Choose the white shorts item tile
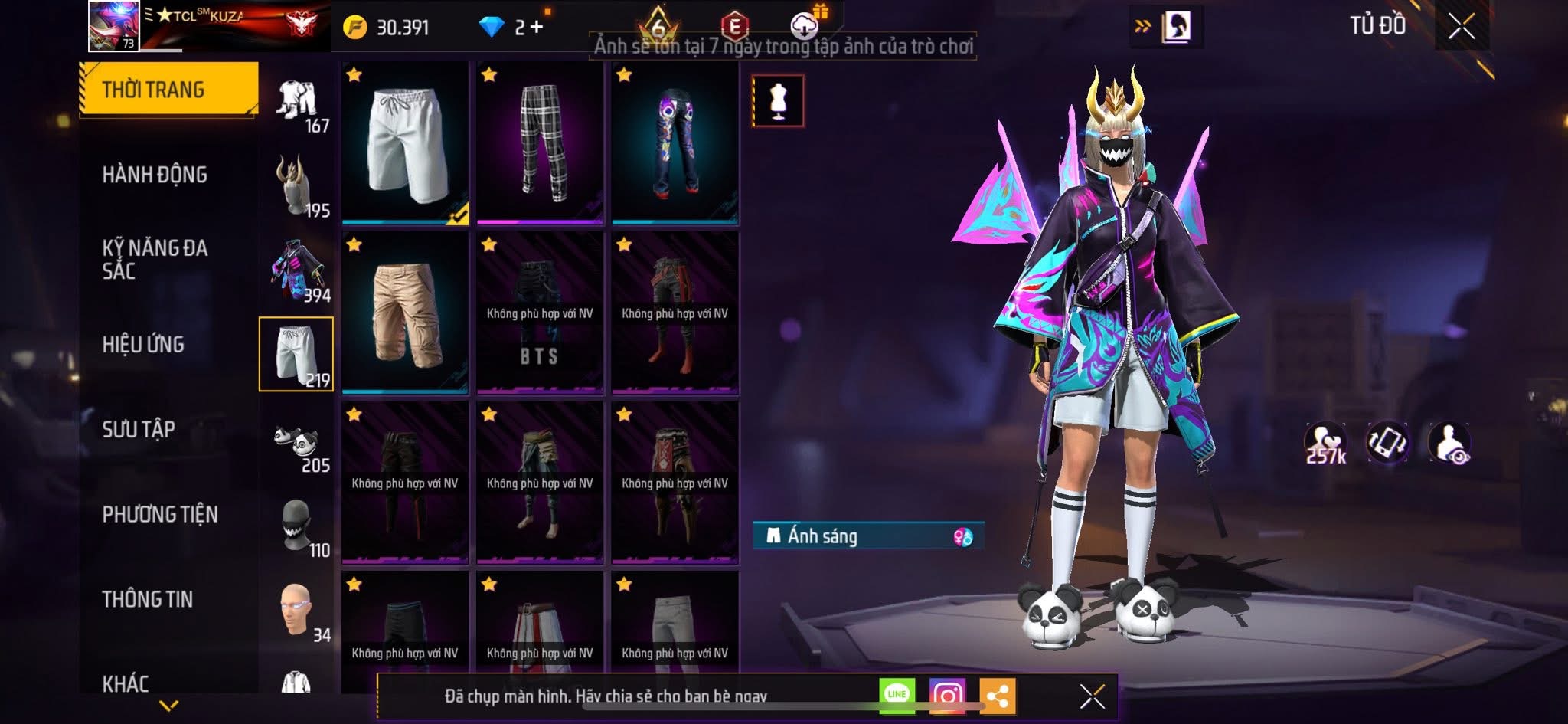1568x724 pixels. [405, 143]
